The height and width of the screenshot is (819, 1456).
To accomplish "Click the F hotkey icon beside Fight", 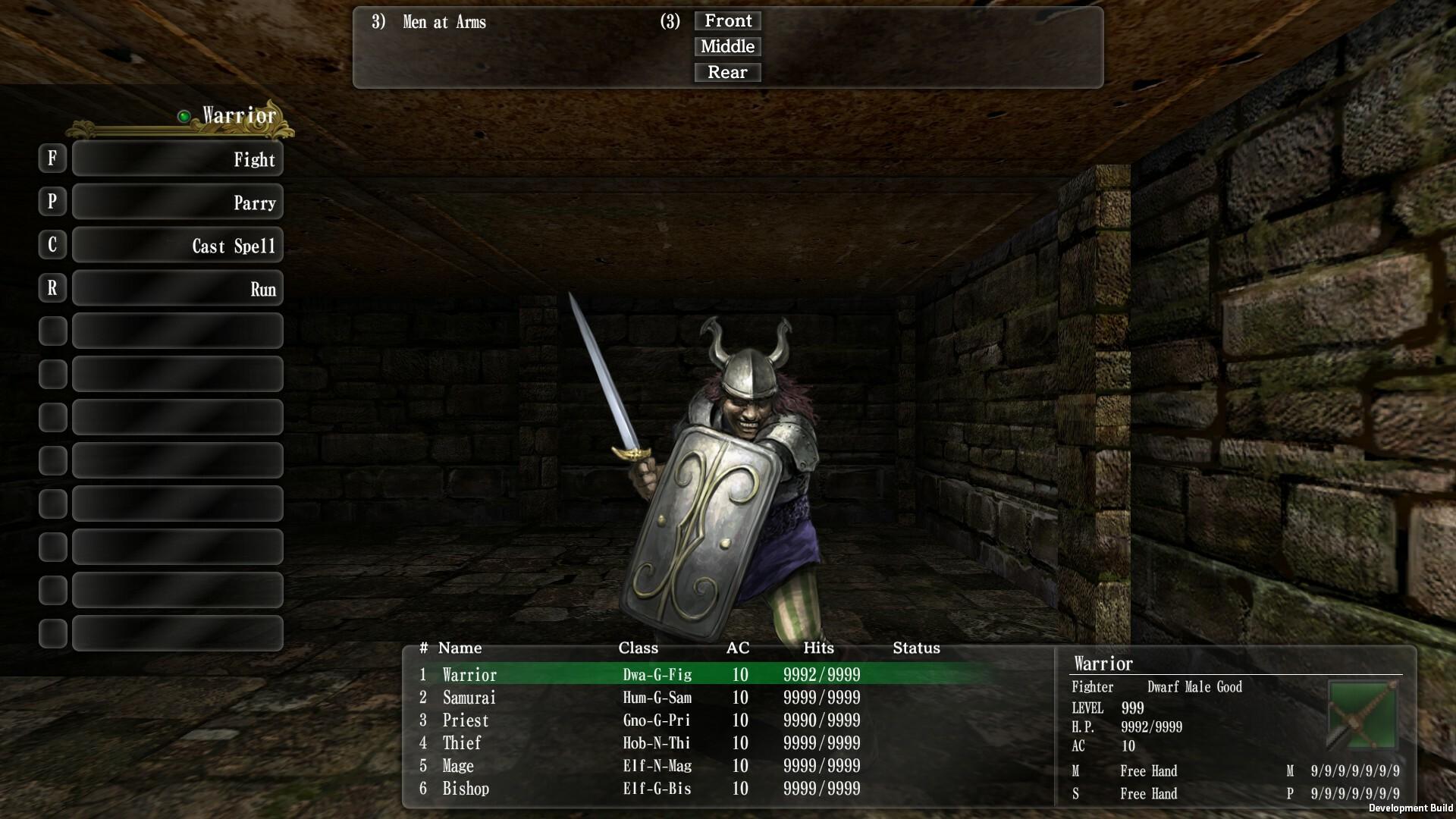I will 52,159.
